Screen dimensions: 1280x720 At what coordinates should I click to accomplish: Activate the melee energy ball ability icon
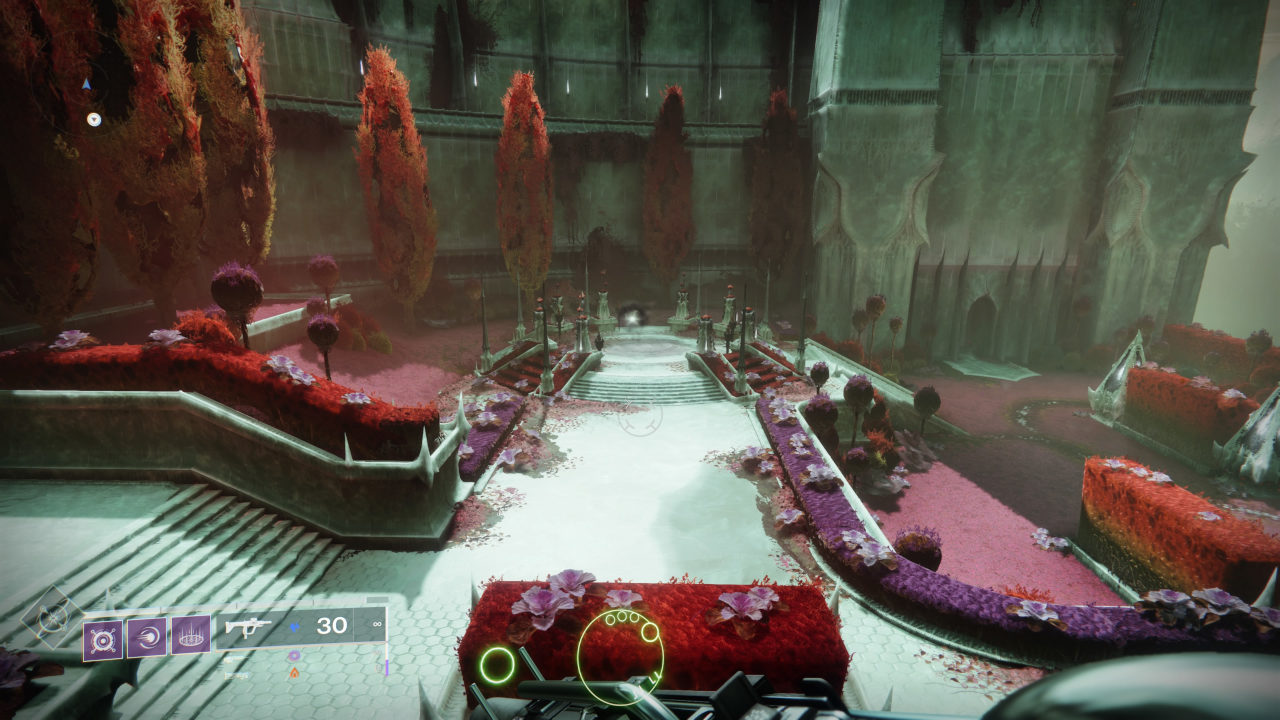coord(146,637)
